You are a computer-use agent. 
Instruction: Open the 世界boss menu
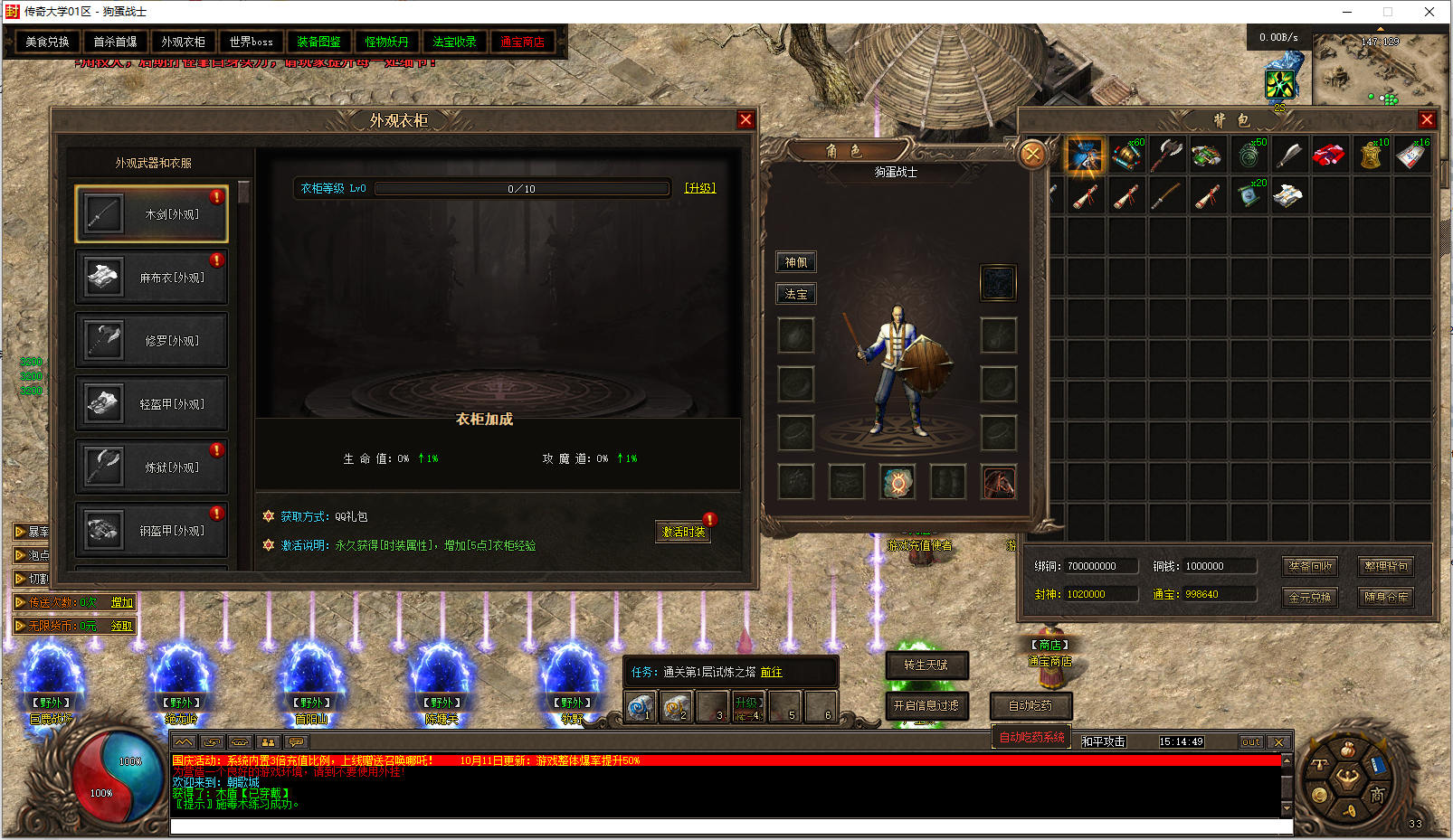click(251, 42)
